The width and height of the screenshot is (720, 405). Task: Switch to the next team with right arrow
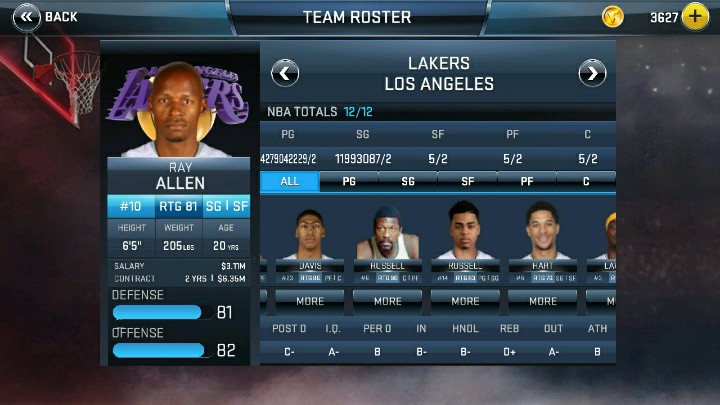point(592,72)
